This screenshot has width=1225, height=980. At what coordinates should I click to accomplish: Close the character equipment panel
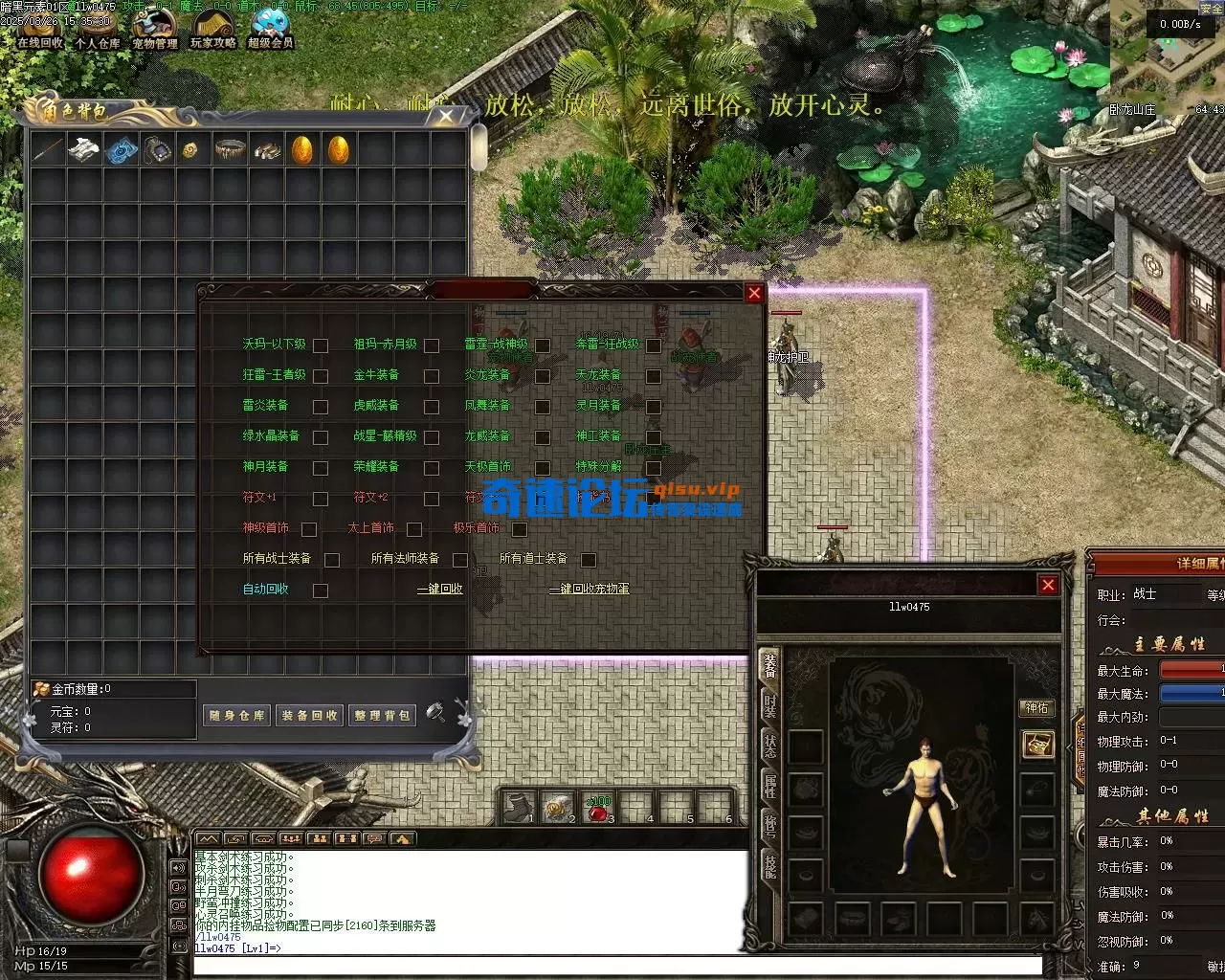(x=1048, y=585)
